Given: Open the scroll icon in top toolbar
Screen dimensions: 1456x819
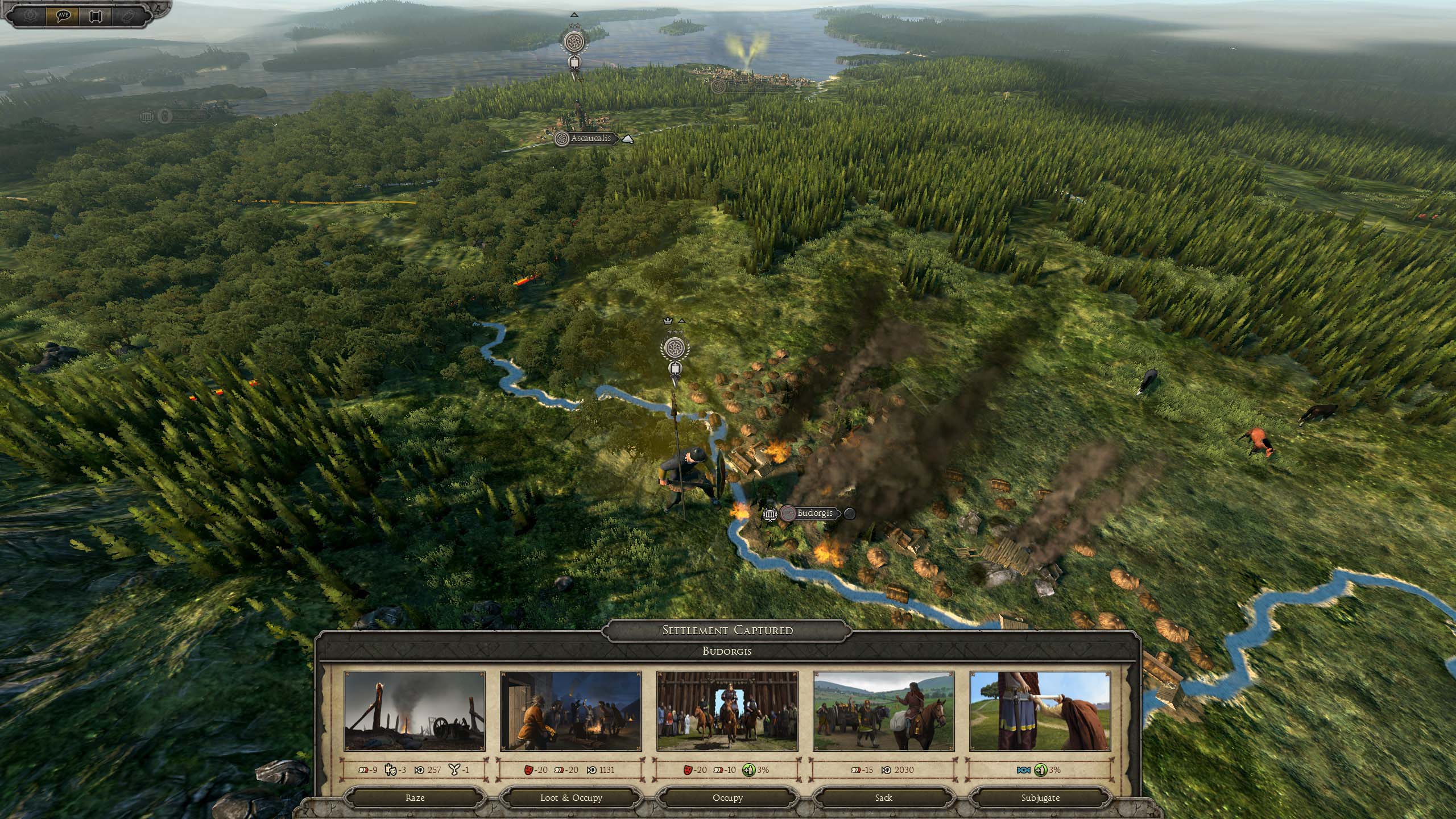Looking at the screenshot, I should (95, 15).
